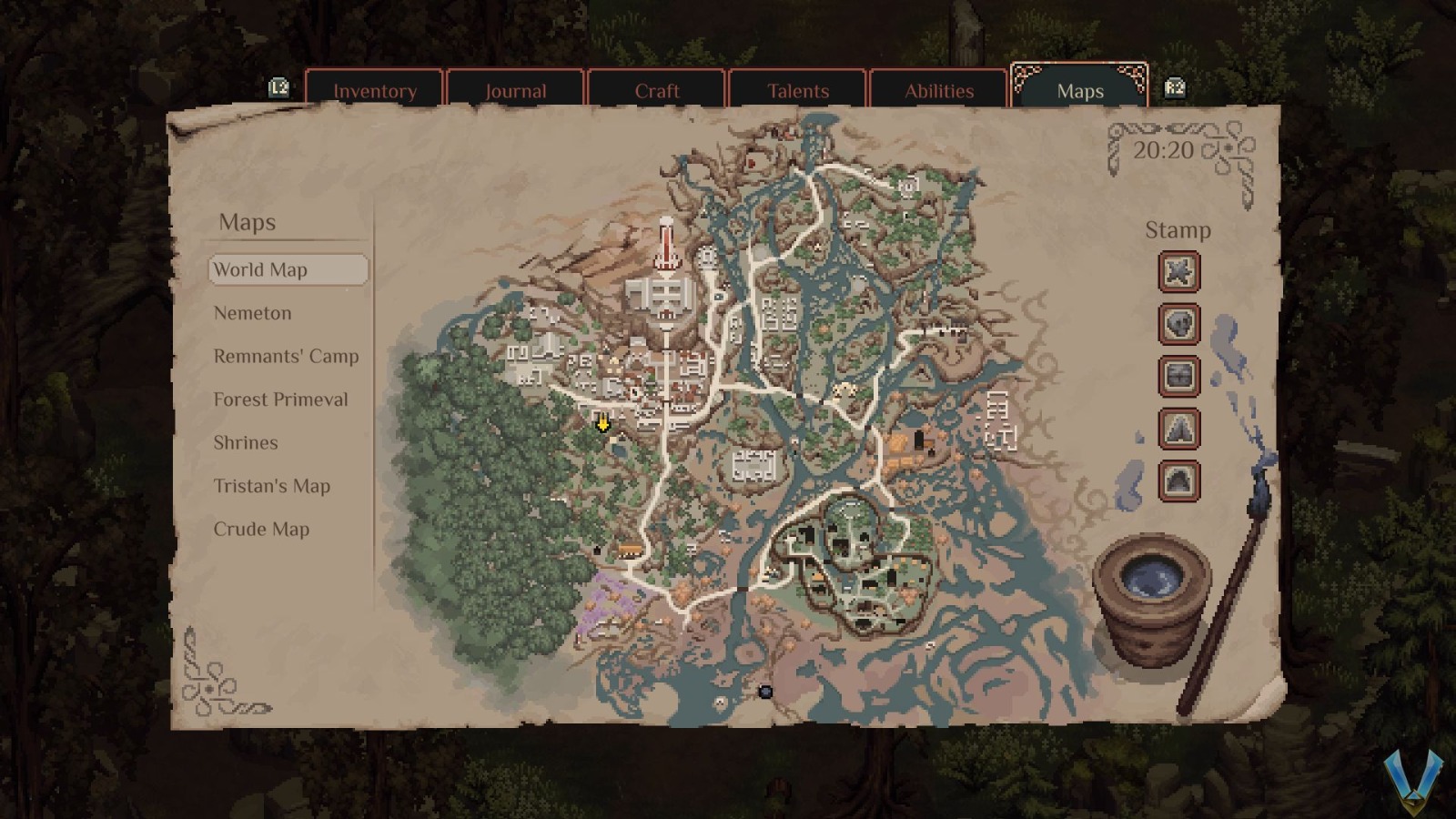This screenshot has width=1456, height=819.
Task: Click the yellow player arrow on the map
Action: (x=602, y=424)
